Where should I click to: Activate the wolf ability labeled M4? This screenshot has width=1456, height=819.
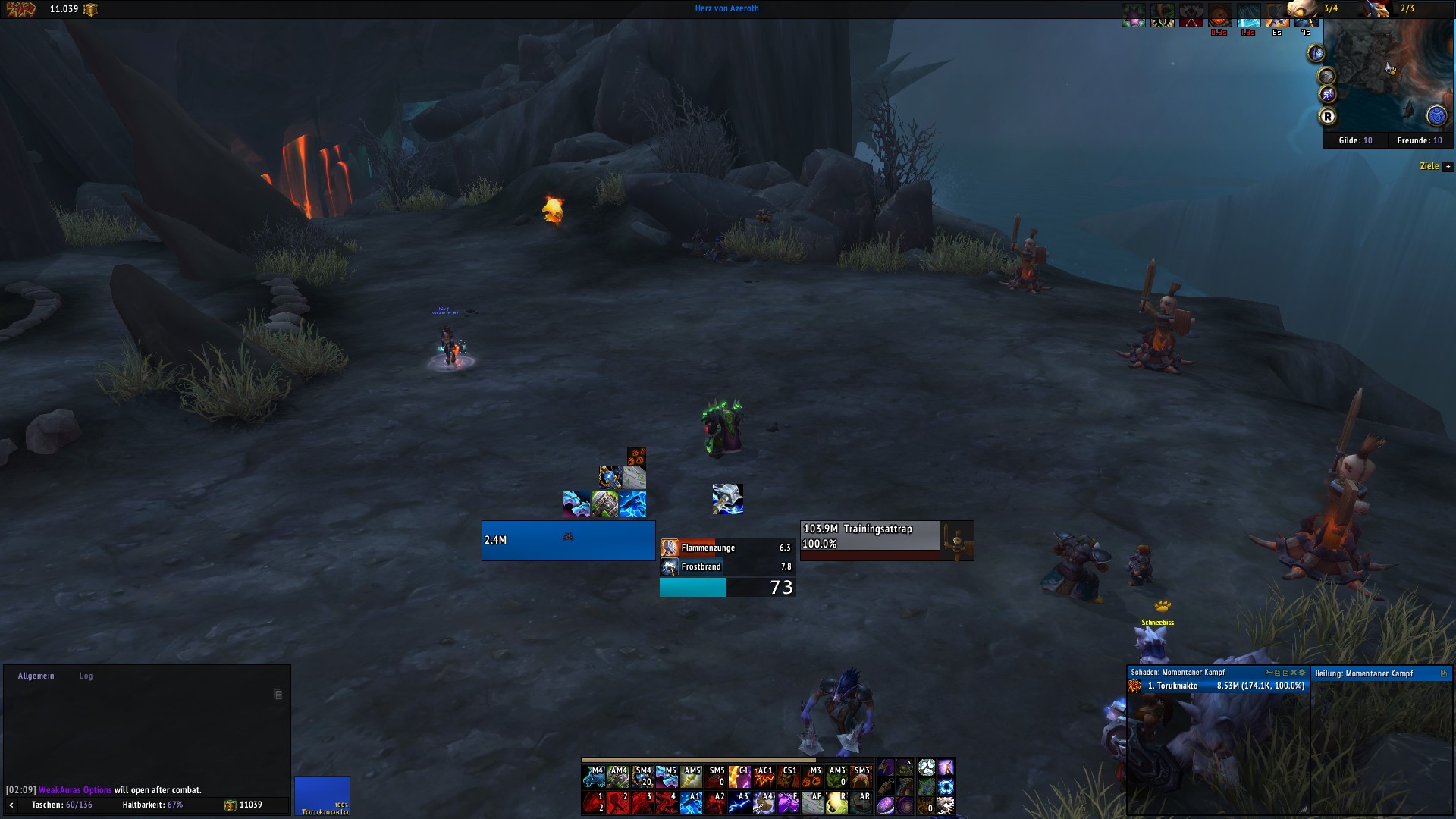[594, 777]
